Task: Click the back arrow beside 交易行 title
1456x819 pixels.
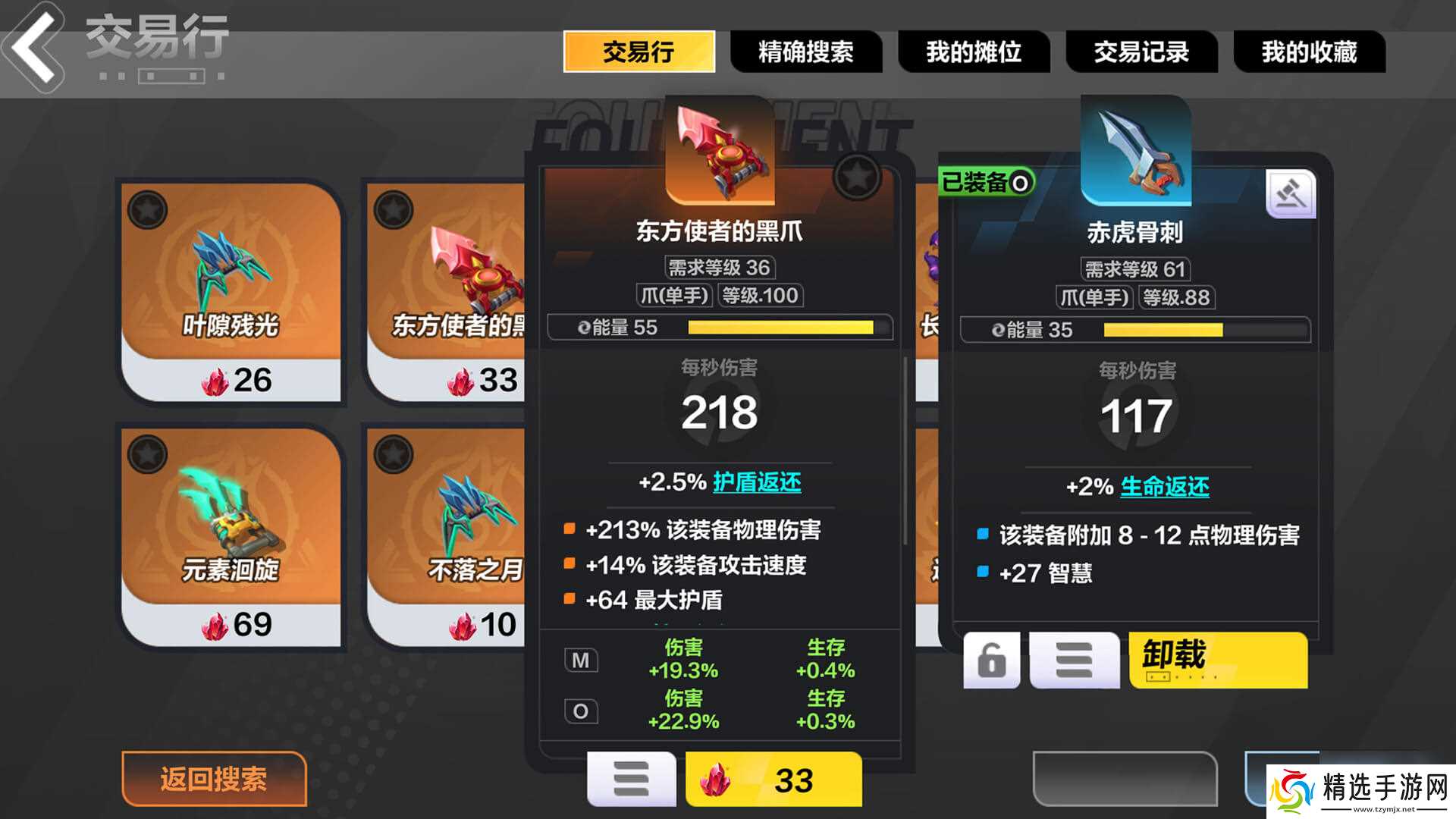Action: point(32,47)
